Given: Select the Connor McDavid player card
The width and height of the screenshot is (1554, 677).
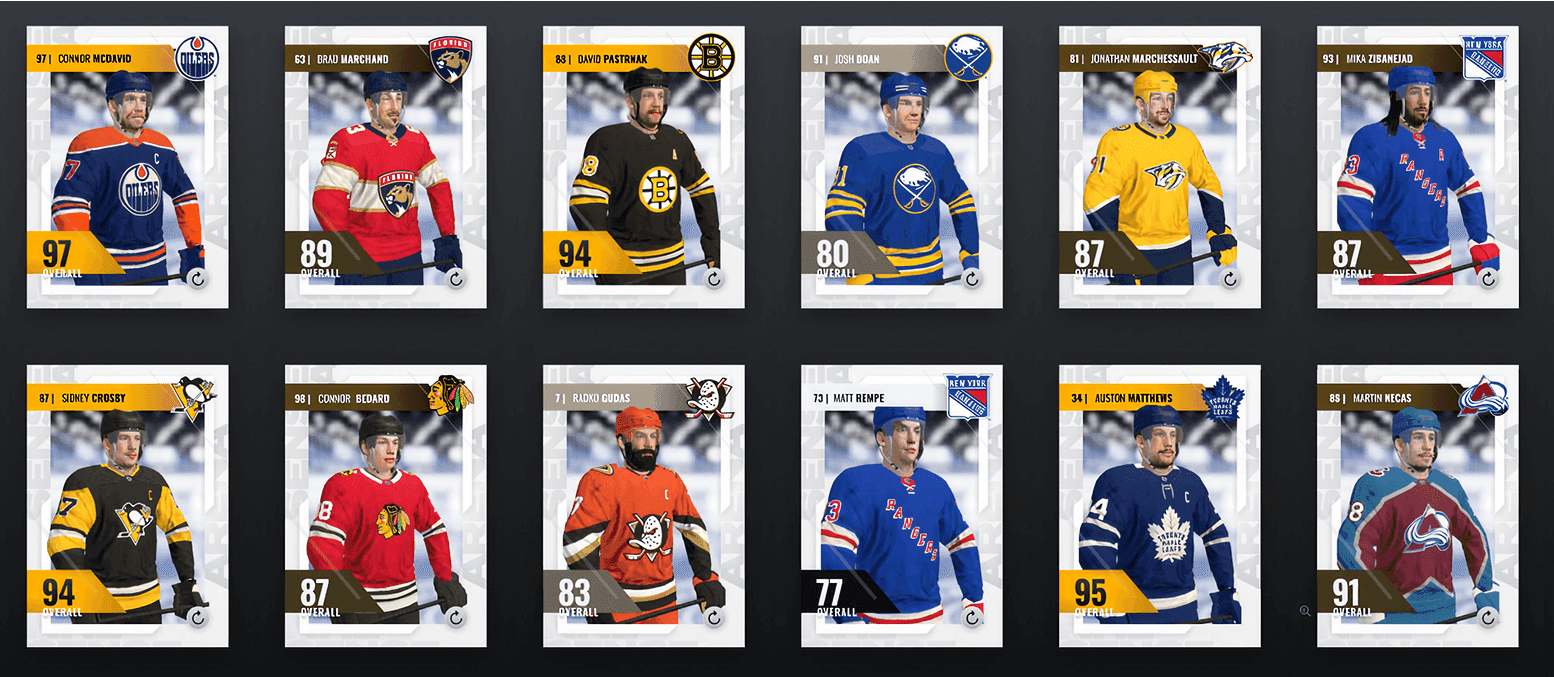Looking at the screenshot, I should point(127,166).
